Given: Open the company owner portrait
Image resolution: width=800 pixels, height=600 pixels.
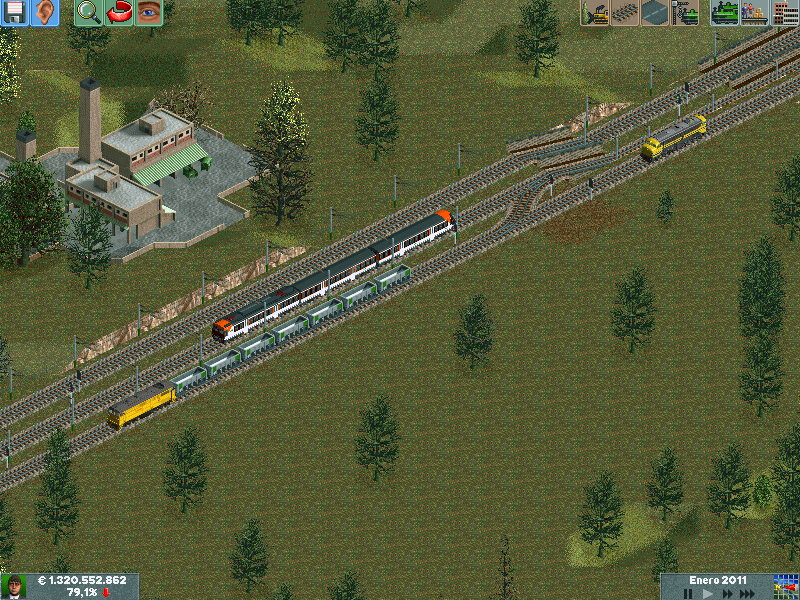Looking at the screenshot, I should click(x=14, y=586).
